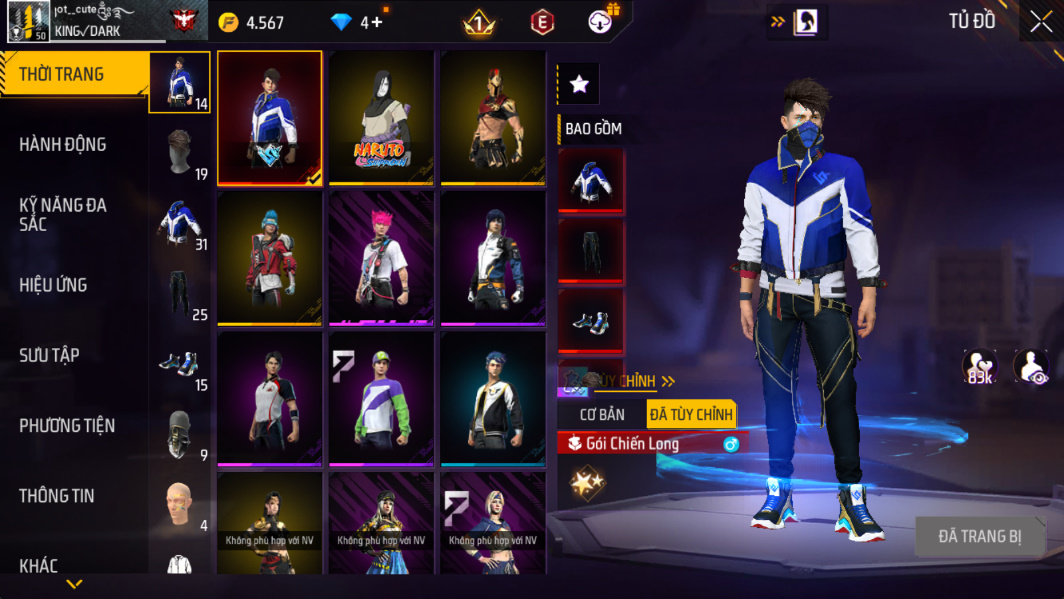Choose the pink-haired character outfit
This screenshot has height=599, width=1064.
tap(381, 258)
